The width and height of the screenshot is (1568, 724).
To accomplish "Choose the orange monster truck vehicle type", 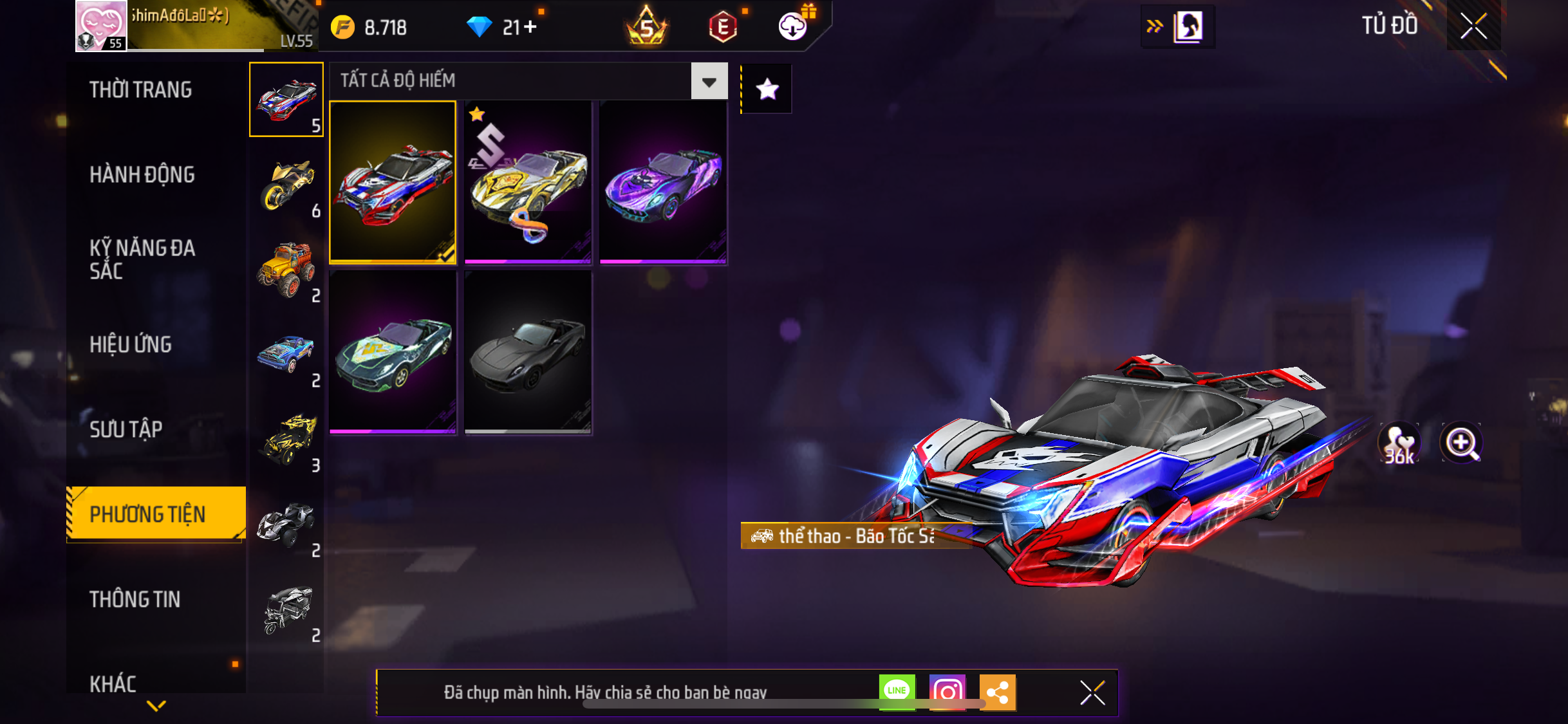I will pos(287,270).
